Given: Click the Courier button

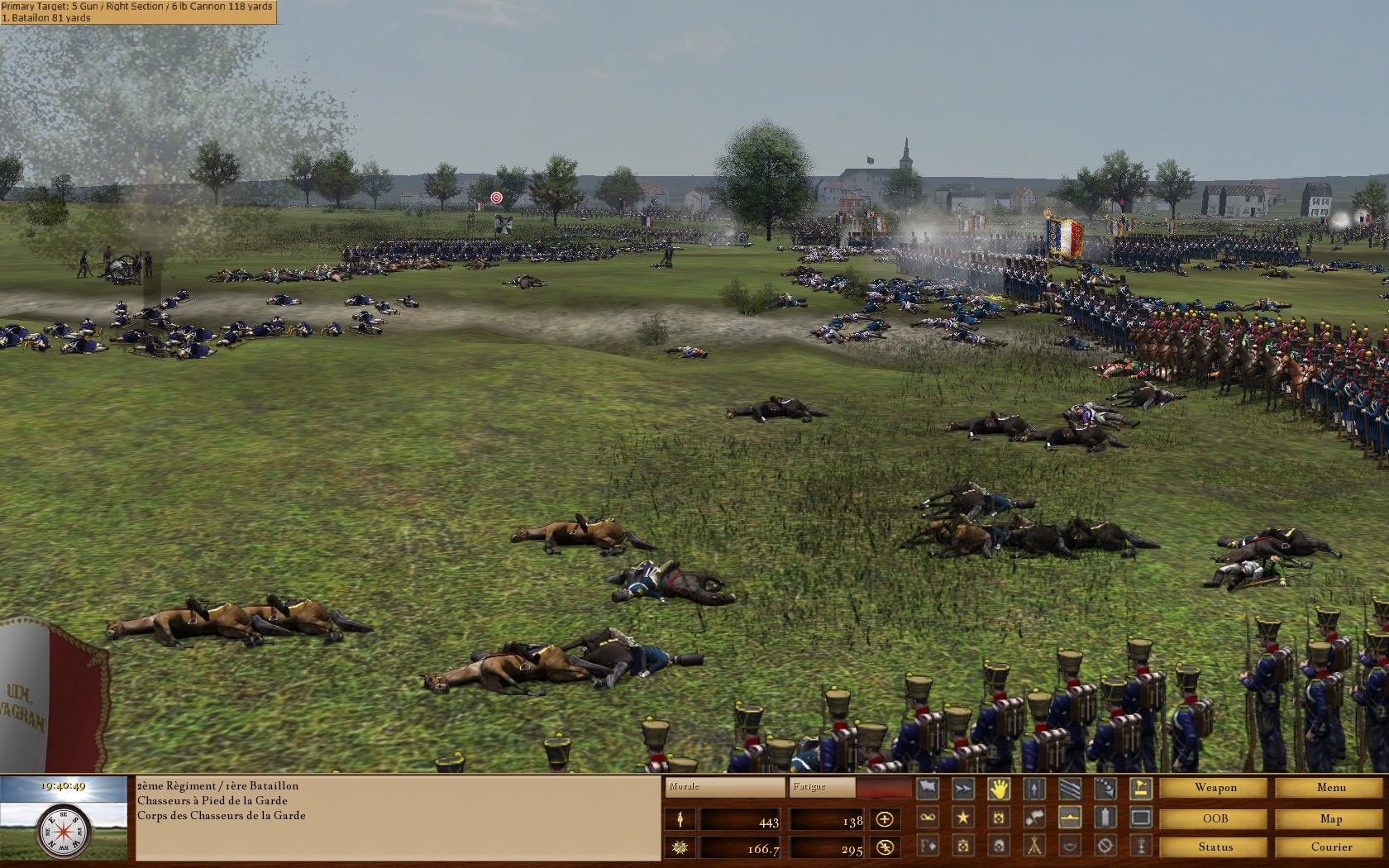Looking at the screenshot, I should click(x=1330, y=847).
